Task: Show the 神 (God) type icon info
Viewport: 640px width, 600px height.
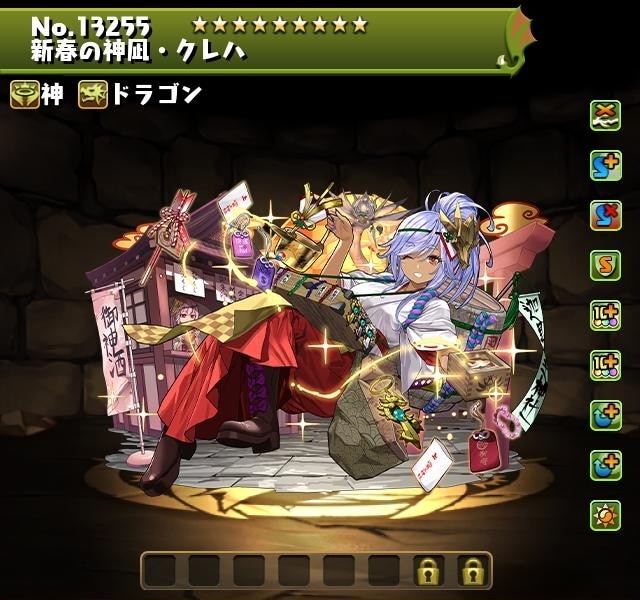Action: (x=25, y=95)
